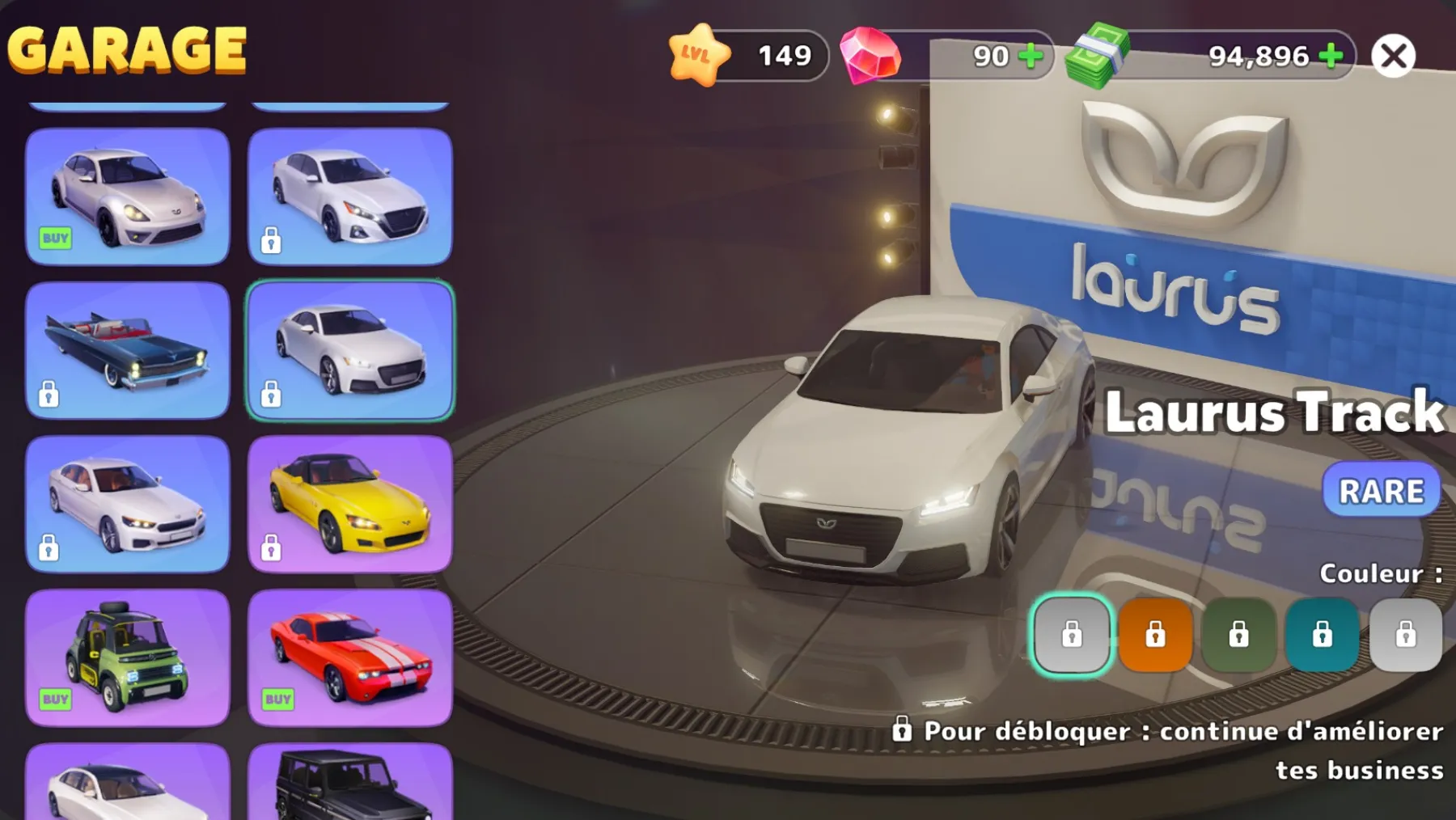This screenshot has height=820, width=1456.
Task: Select the black SUV car tile
Action: click(x=349, y=783)
